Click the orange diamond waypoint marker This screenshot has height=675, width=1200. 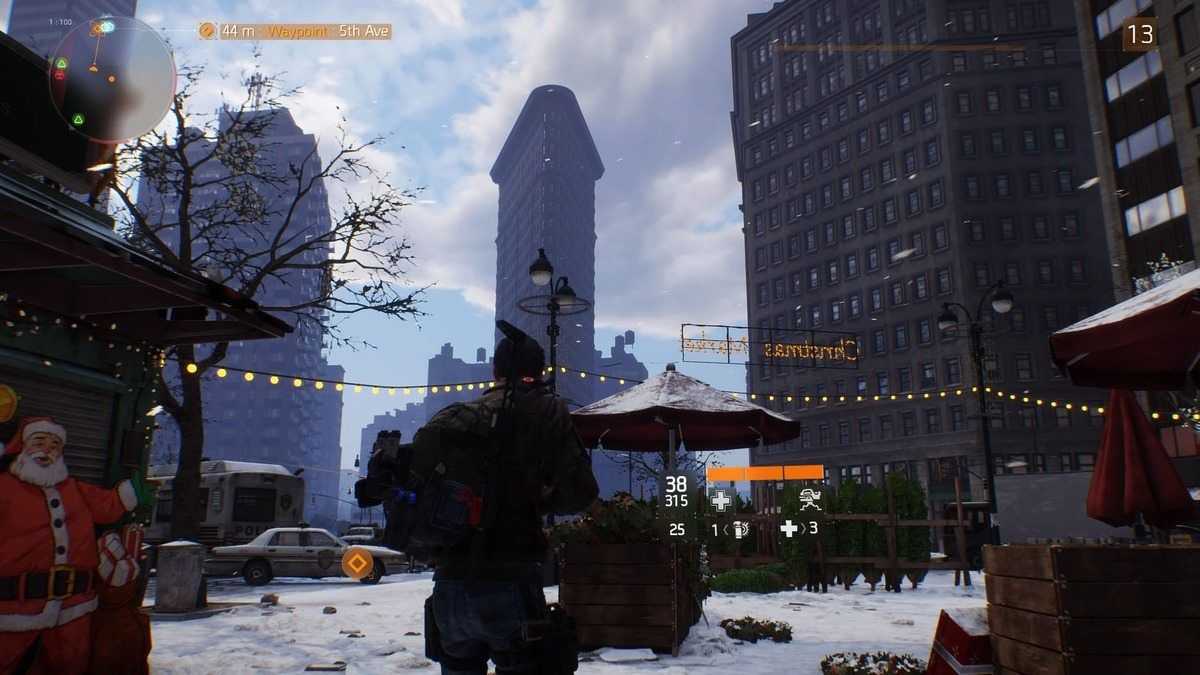tap(357, 564)
